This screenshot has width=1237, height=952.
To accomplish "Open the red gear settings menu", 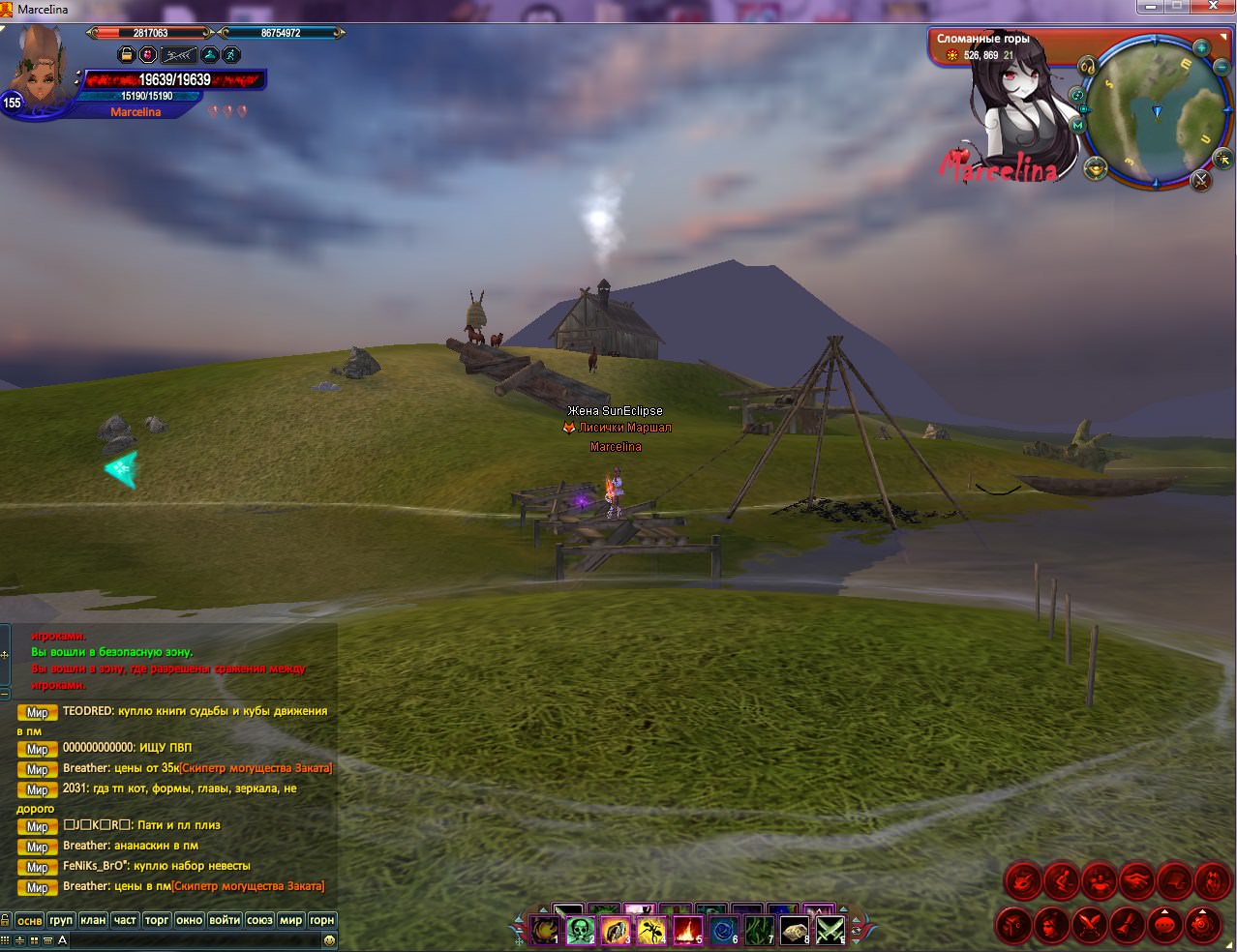I will (x=1203, y=926).
